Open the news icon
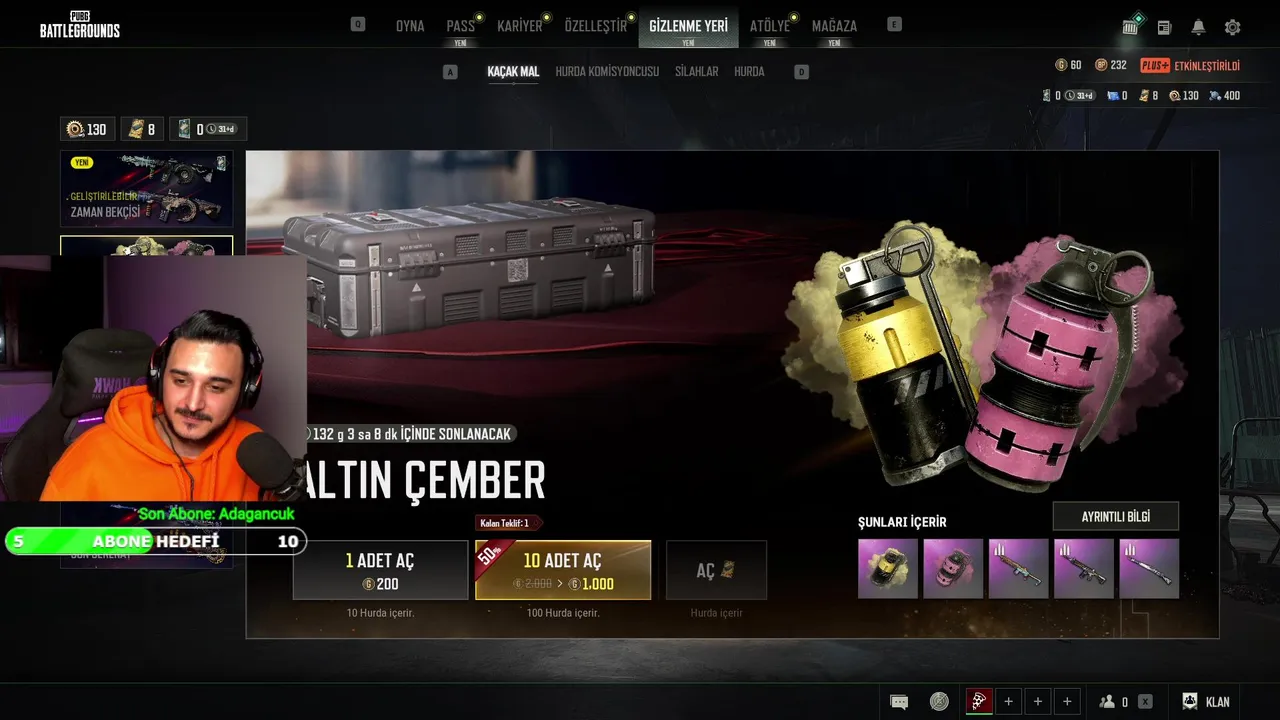 1164,27
